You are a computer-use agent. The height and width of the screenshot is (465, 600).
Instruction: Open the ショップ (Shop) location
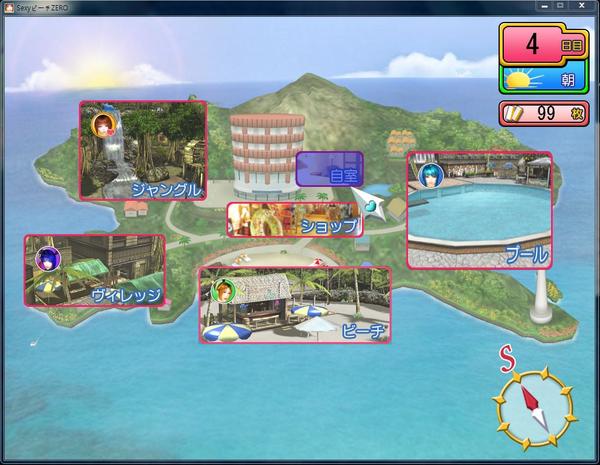(294, 219)
